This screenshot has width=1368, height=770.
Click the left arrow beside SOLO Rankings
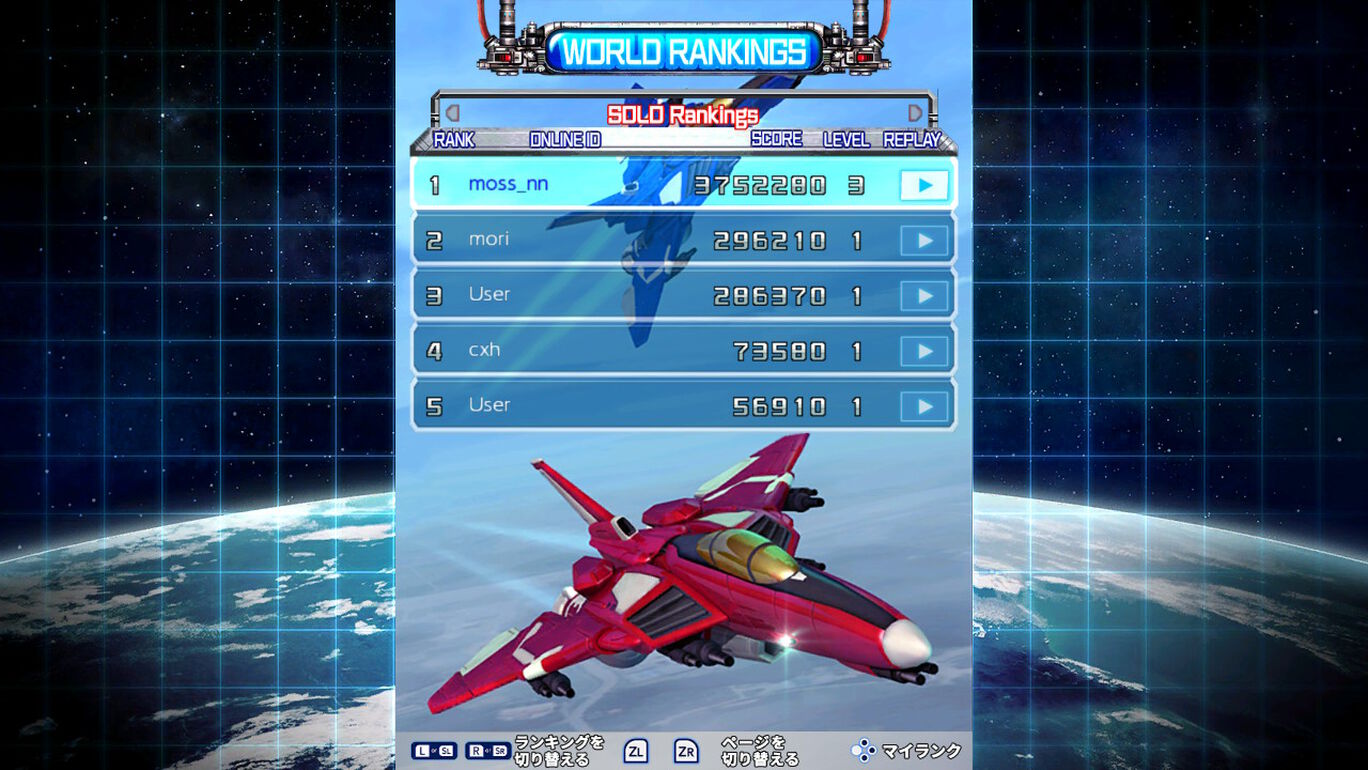[x=453, y=114]
